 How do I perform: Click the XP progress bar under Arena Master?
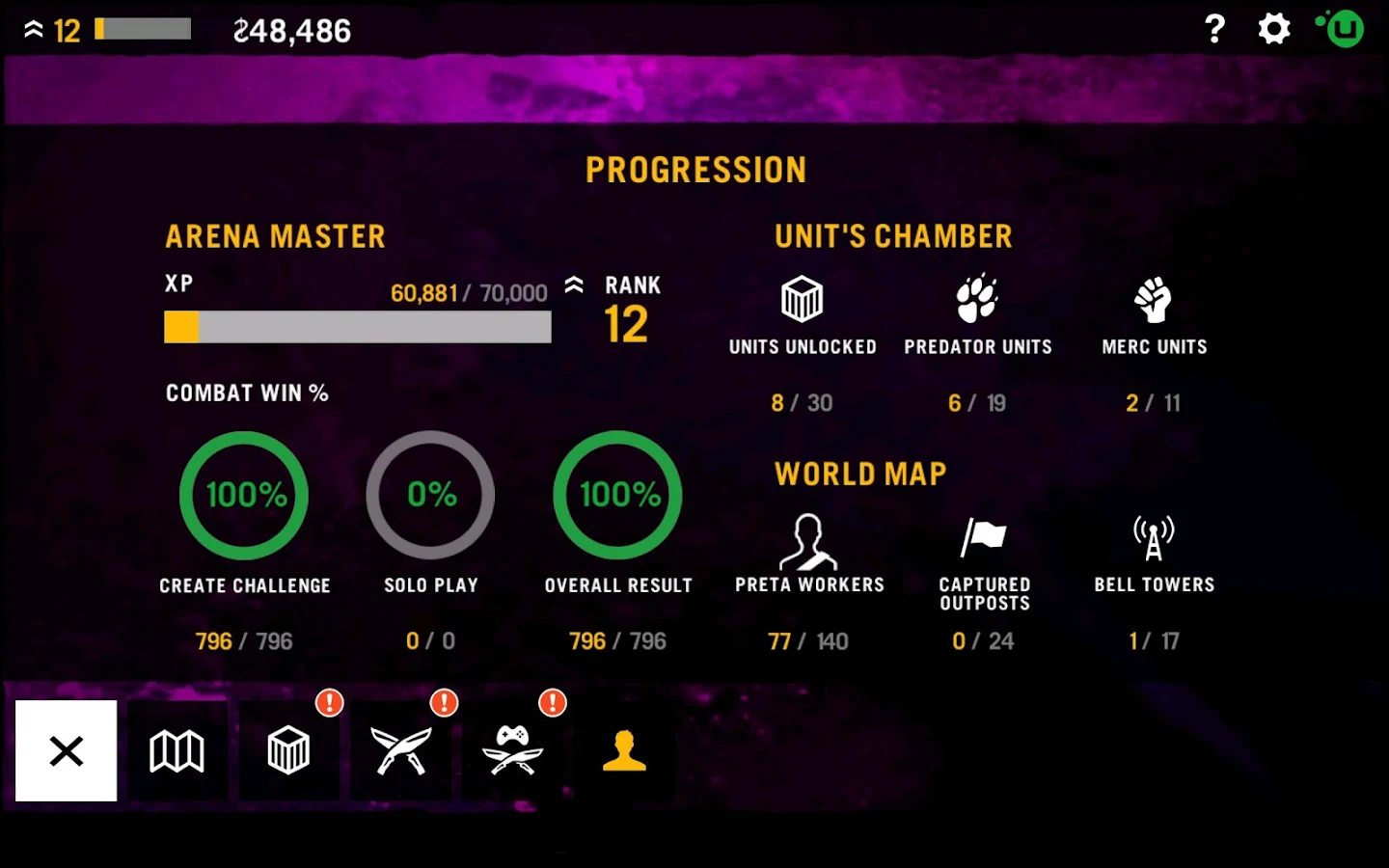[x=357, y=328]
